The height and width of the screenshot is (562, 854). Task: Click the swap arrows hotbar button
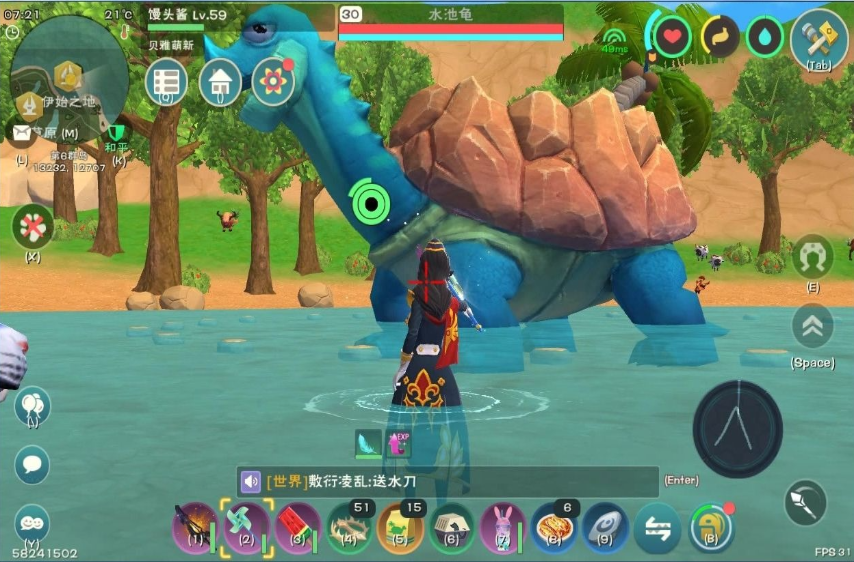click(x=657, y=527)
